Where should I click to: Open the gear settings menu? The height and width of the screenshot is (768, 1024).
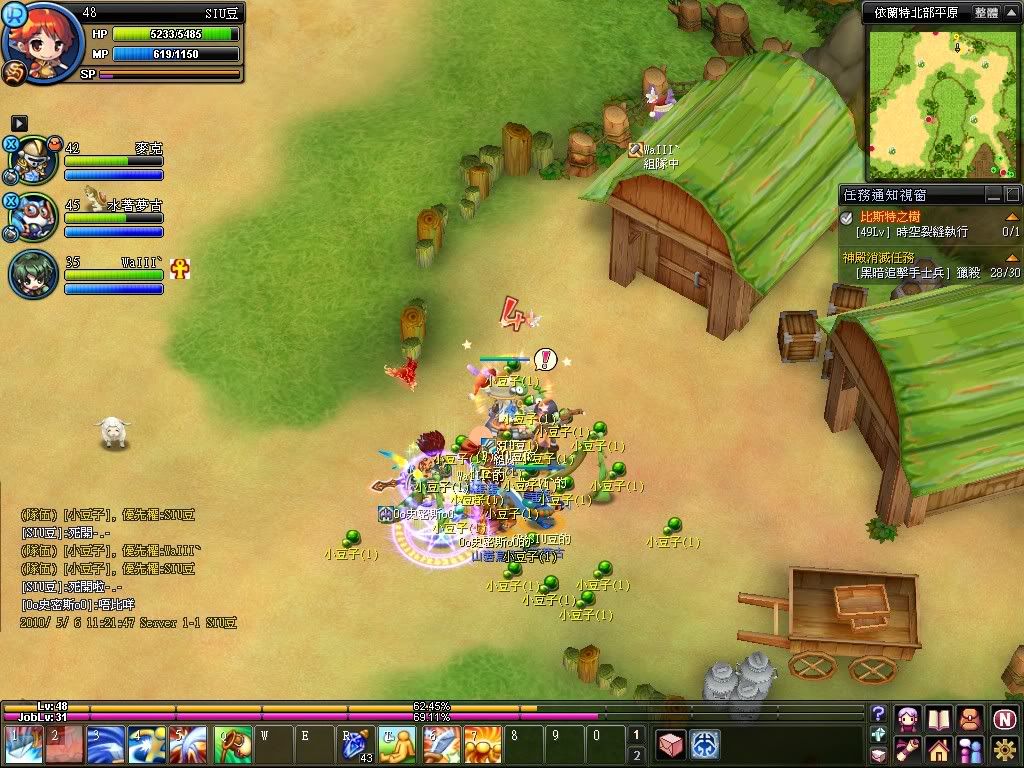pos(1003,748)
